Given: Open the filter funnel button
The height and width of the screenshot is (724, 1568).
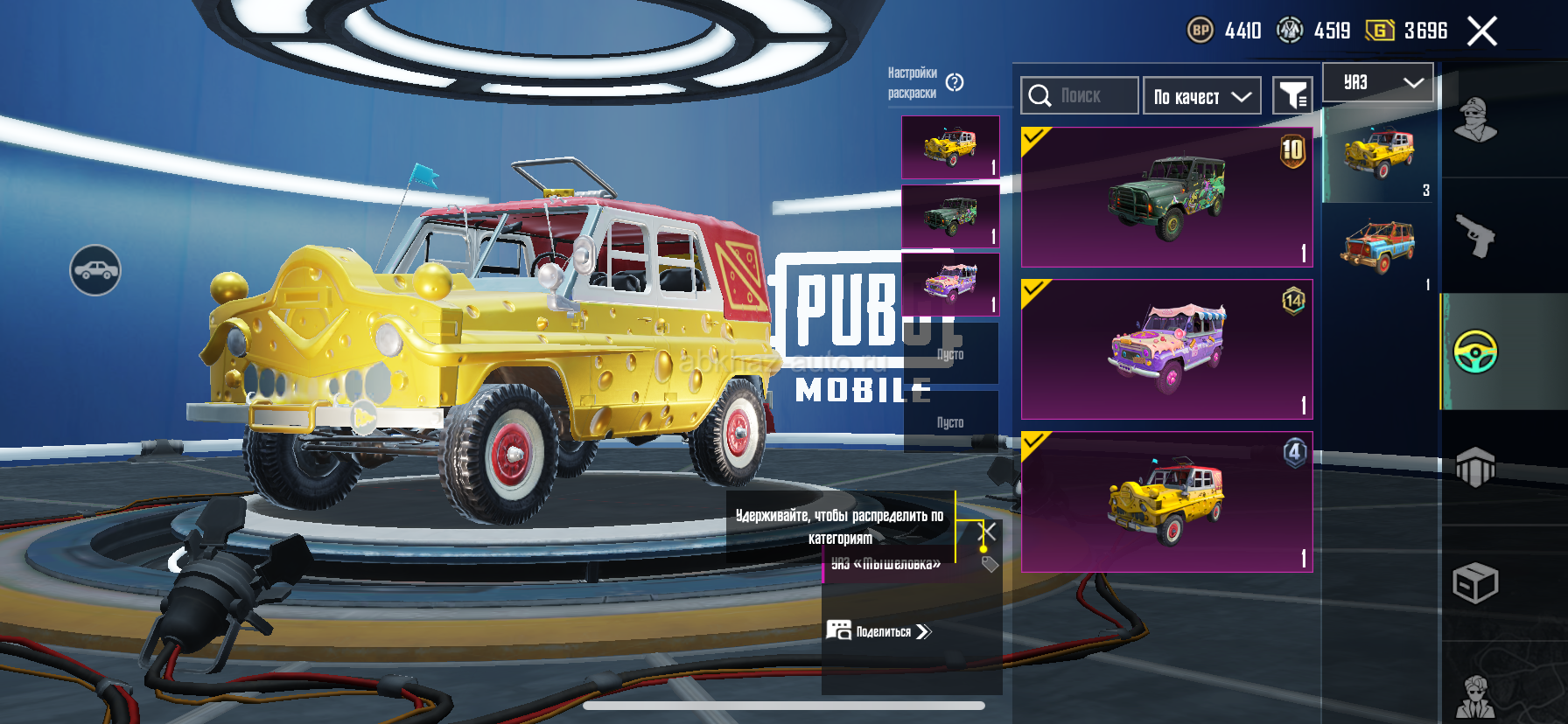Looking at the screenshot, I should coord(1292,96).
